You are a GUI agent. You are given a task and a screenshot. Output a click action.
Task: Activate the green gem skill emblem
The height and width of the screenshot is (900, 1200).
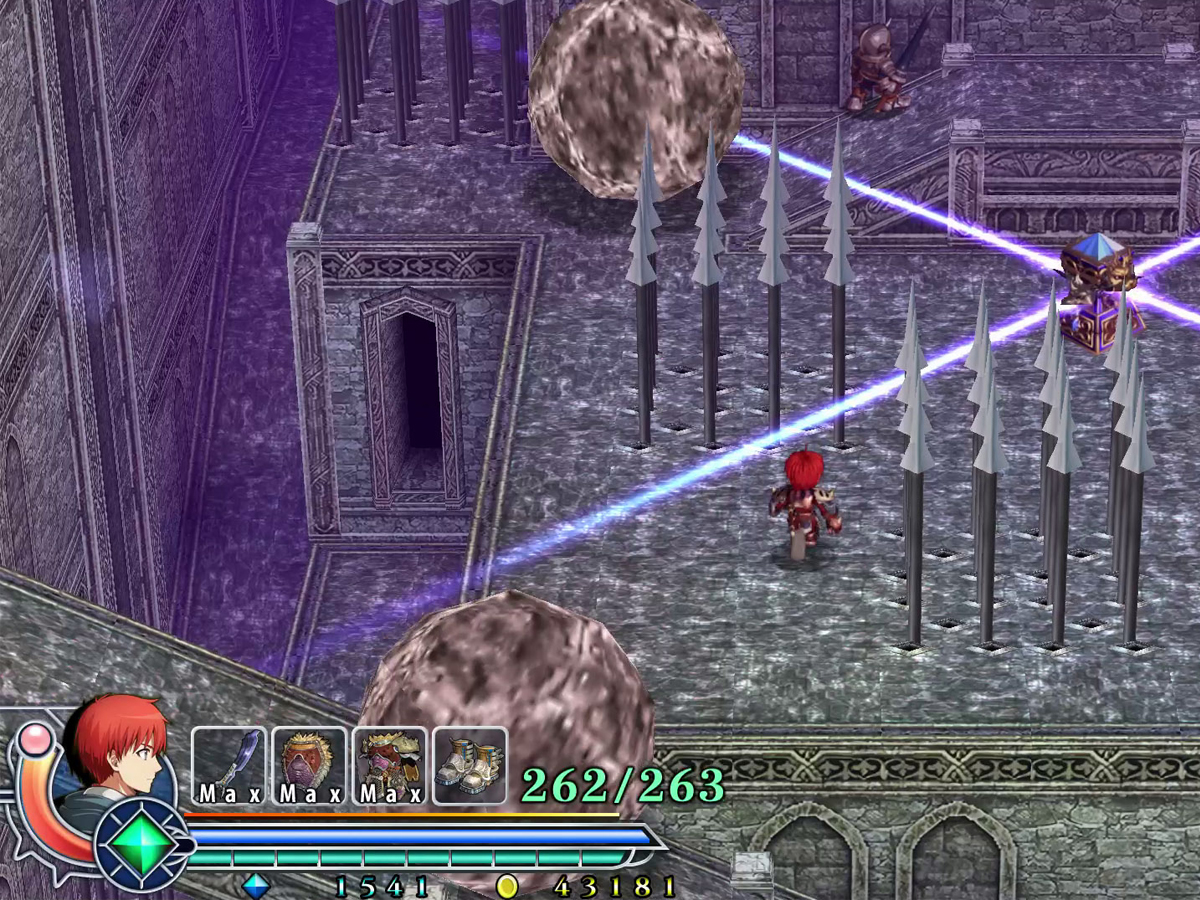(x=140, y=846)
